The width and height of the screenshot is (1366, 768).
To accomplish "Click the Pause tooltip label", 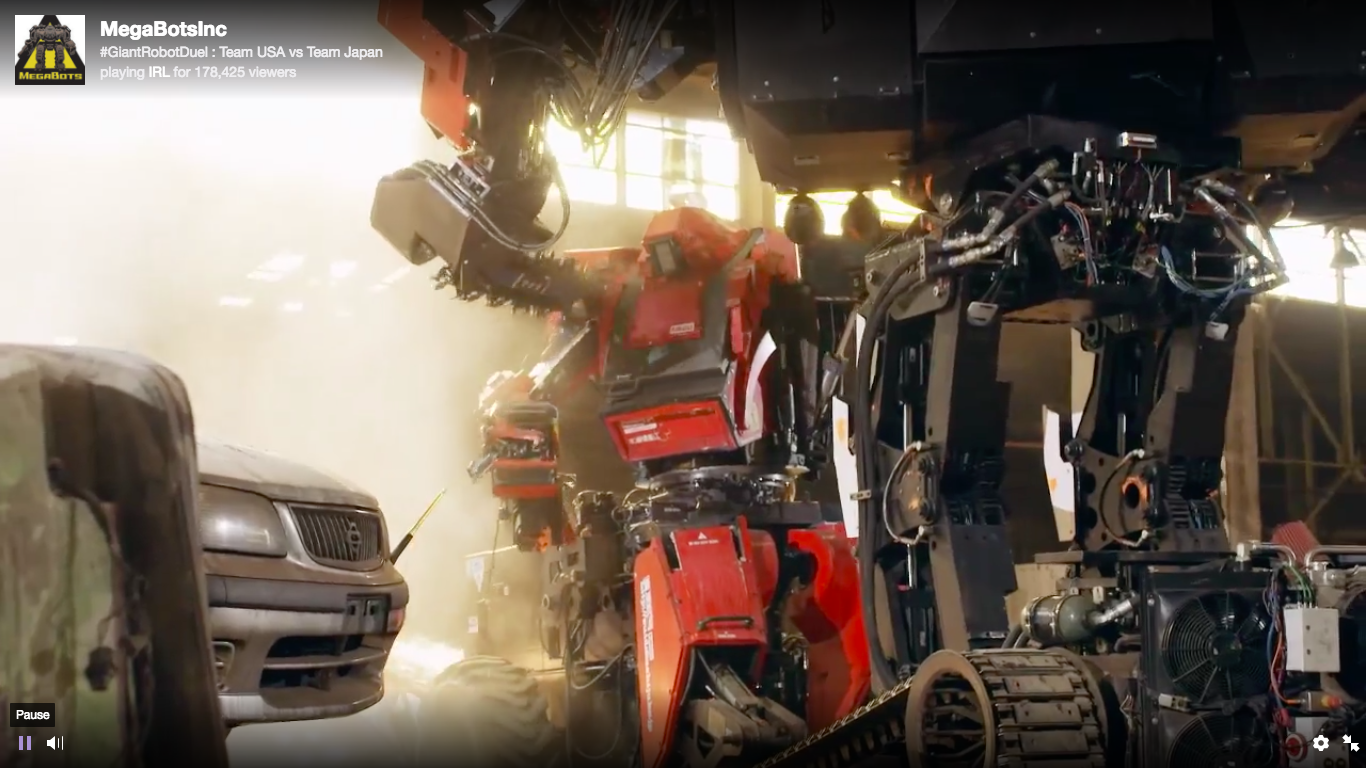I will (x=34, y=714).
